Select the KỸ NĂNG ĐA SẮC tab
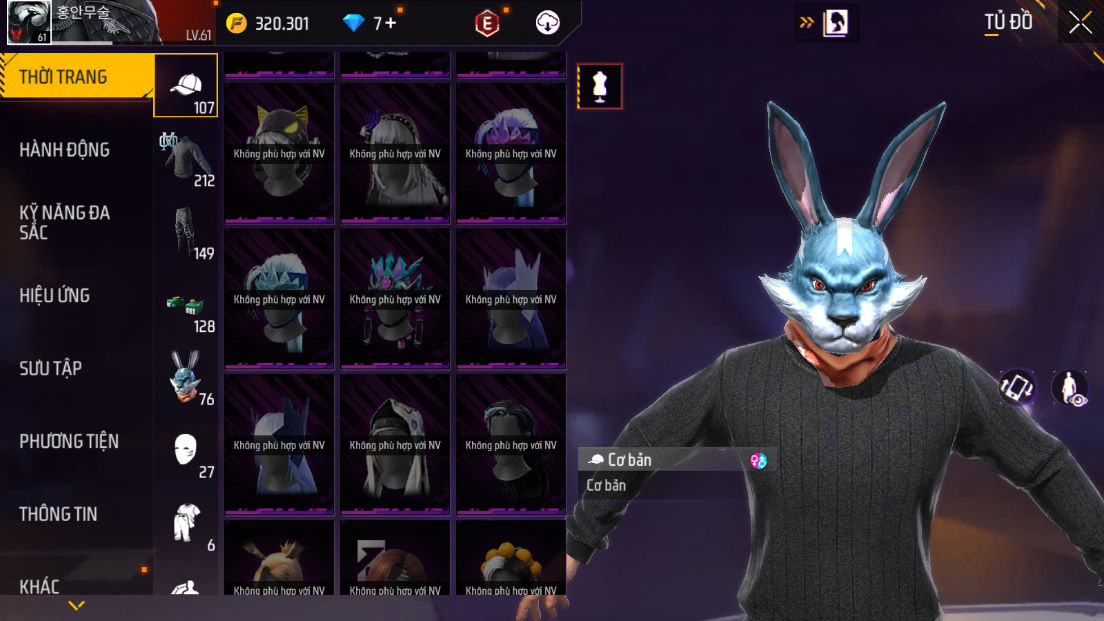Viewport: 1104px width, 621px height. tap(65, 222)
